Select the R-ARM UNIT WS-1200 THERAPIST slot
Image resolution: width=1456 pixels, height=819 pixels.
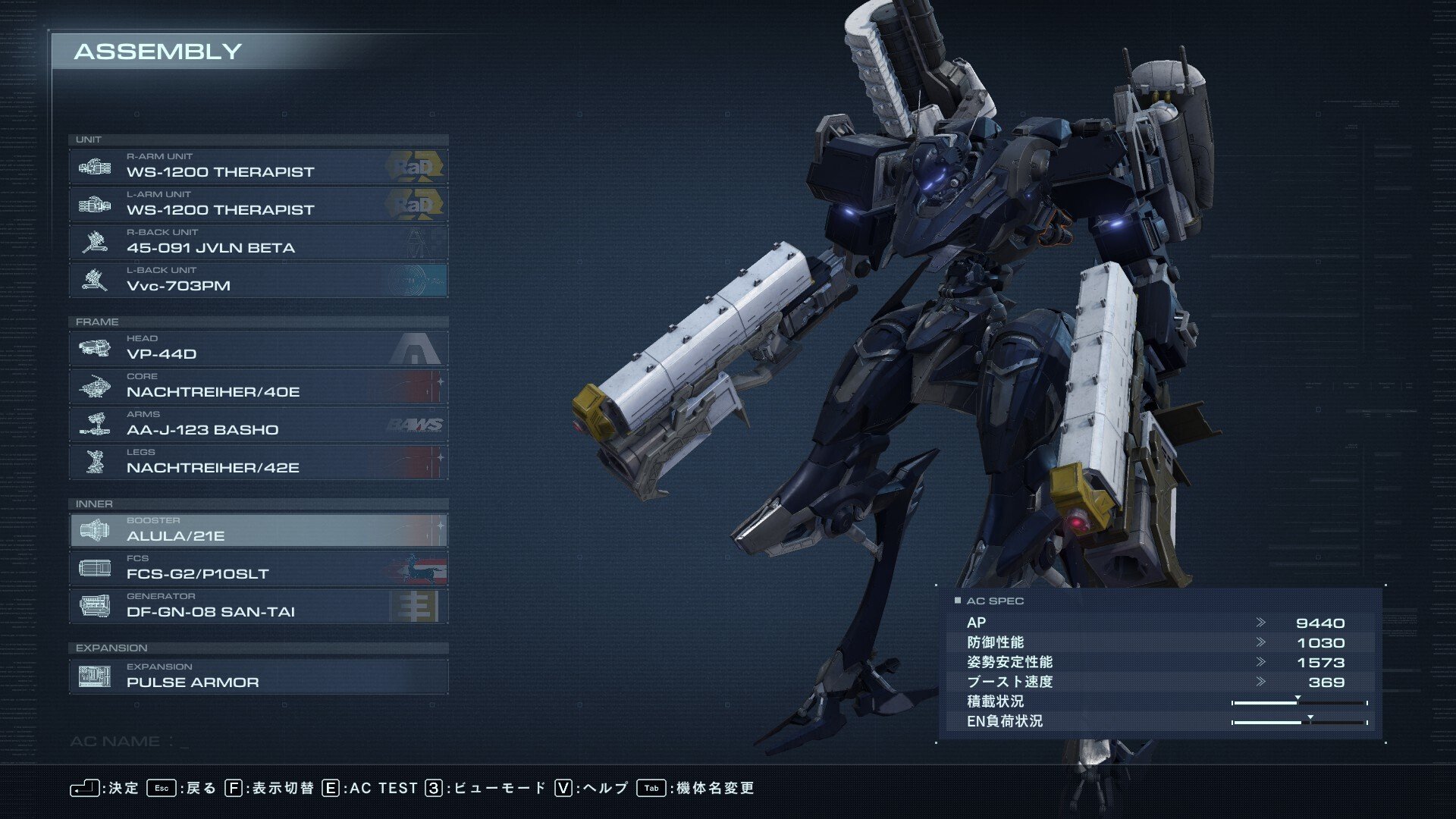[258, 166]
